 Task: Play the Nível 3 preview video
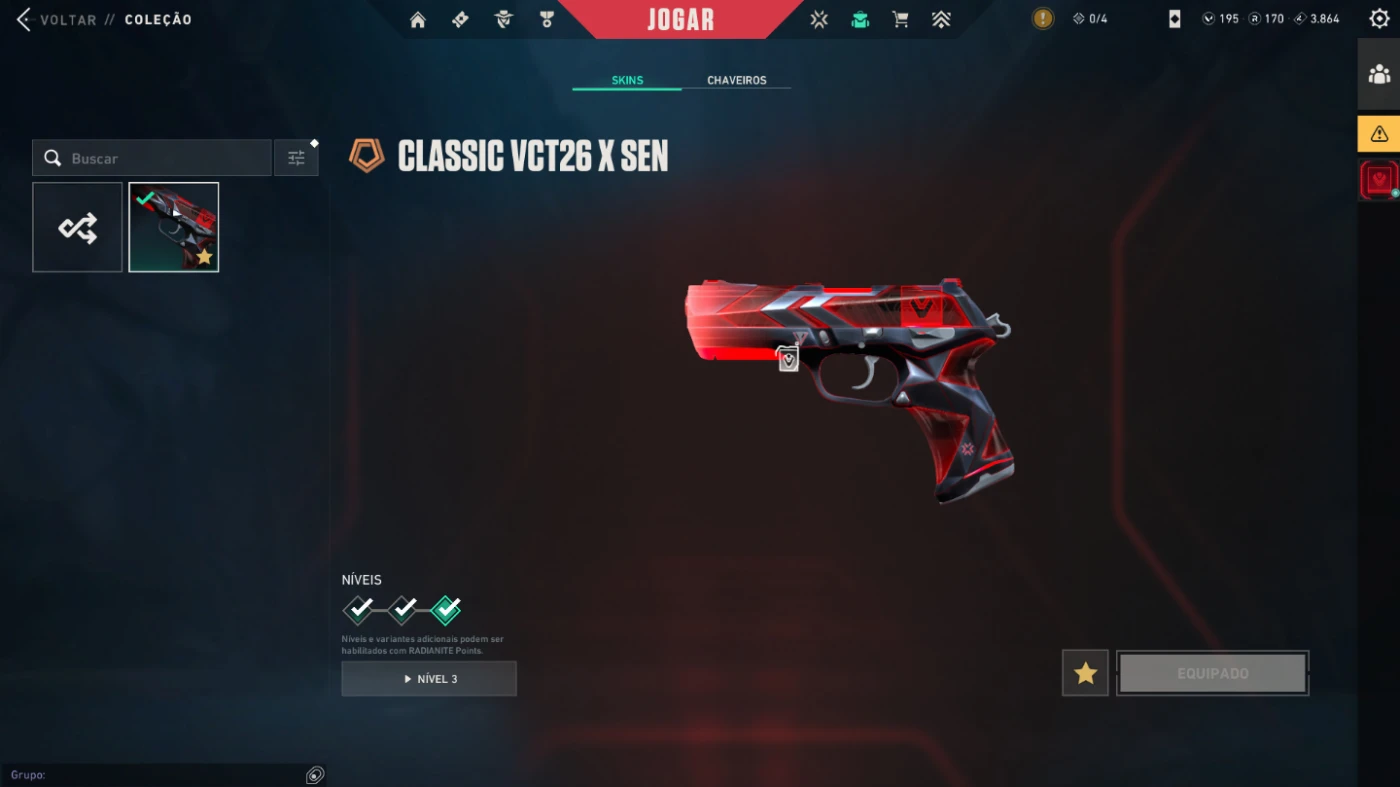click(x=429, y=679)
